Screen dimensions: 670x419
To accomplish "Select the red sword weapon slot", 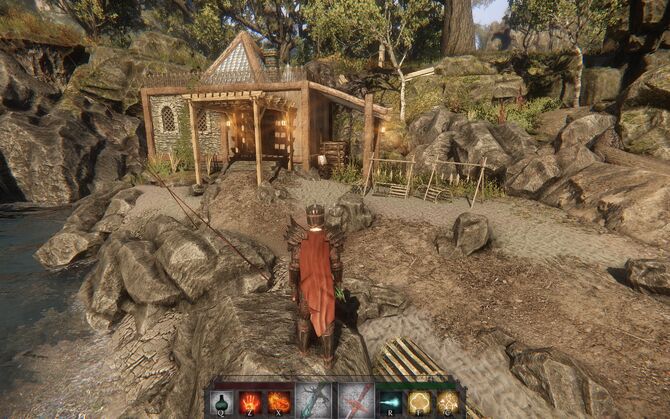I will (x=355, y=401).
